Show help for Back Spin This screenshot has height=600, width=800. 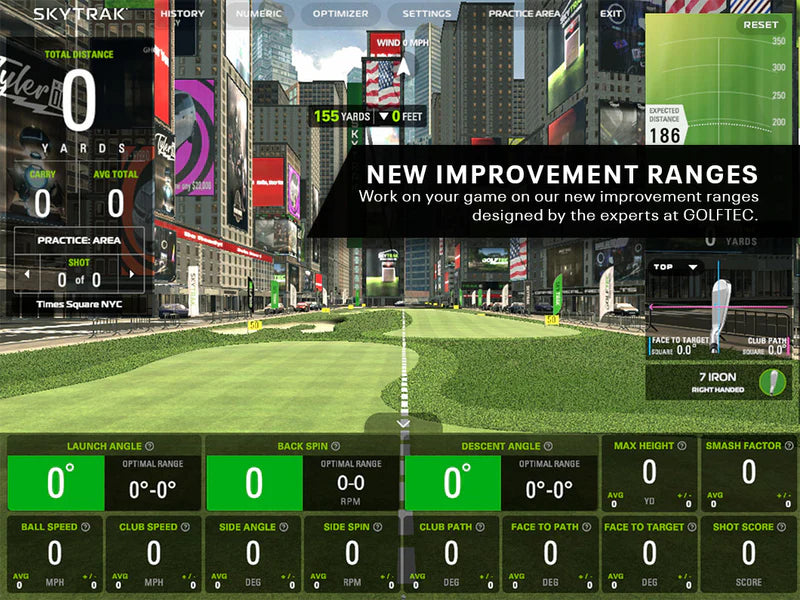click(335, 446)
